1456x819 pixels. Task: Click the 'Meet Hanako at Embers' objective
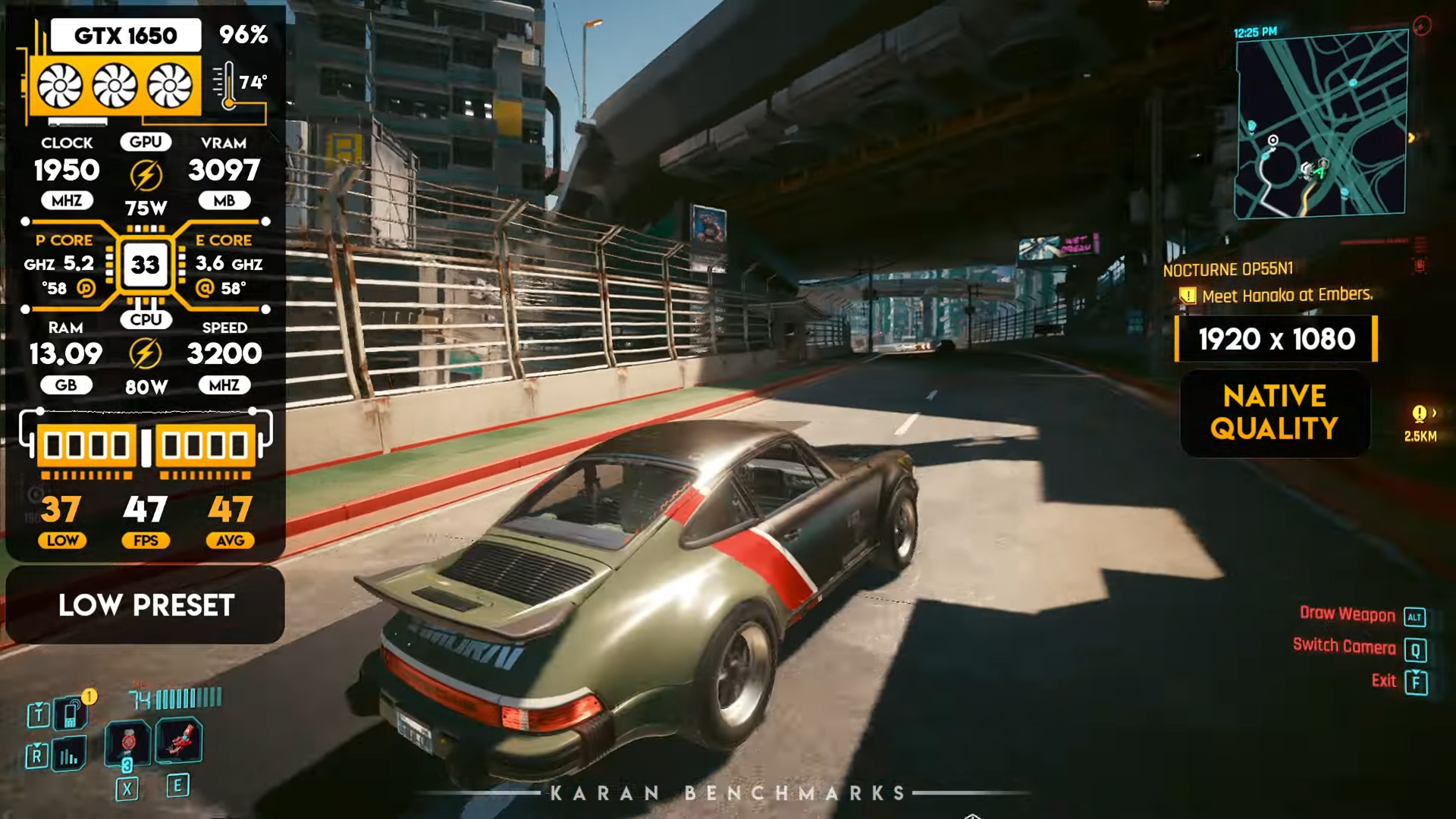tap(1287, 295)
